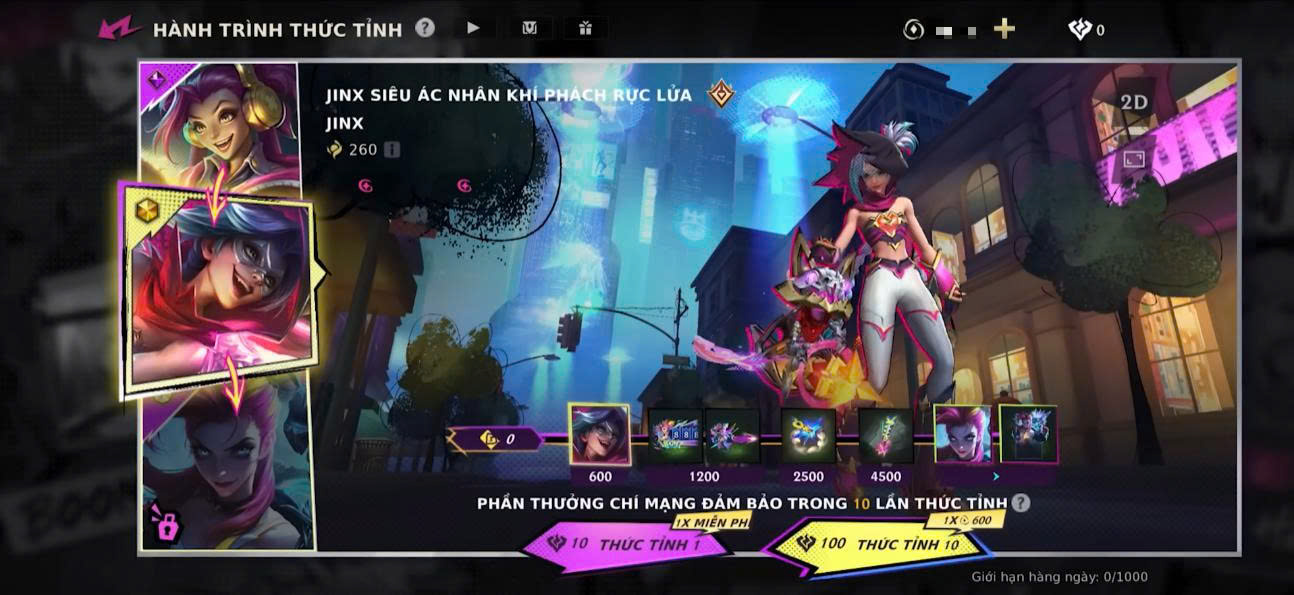View the 2500 milestone reward item
Viewport: 1294px width, 595px height.
[x=808, y=436]
